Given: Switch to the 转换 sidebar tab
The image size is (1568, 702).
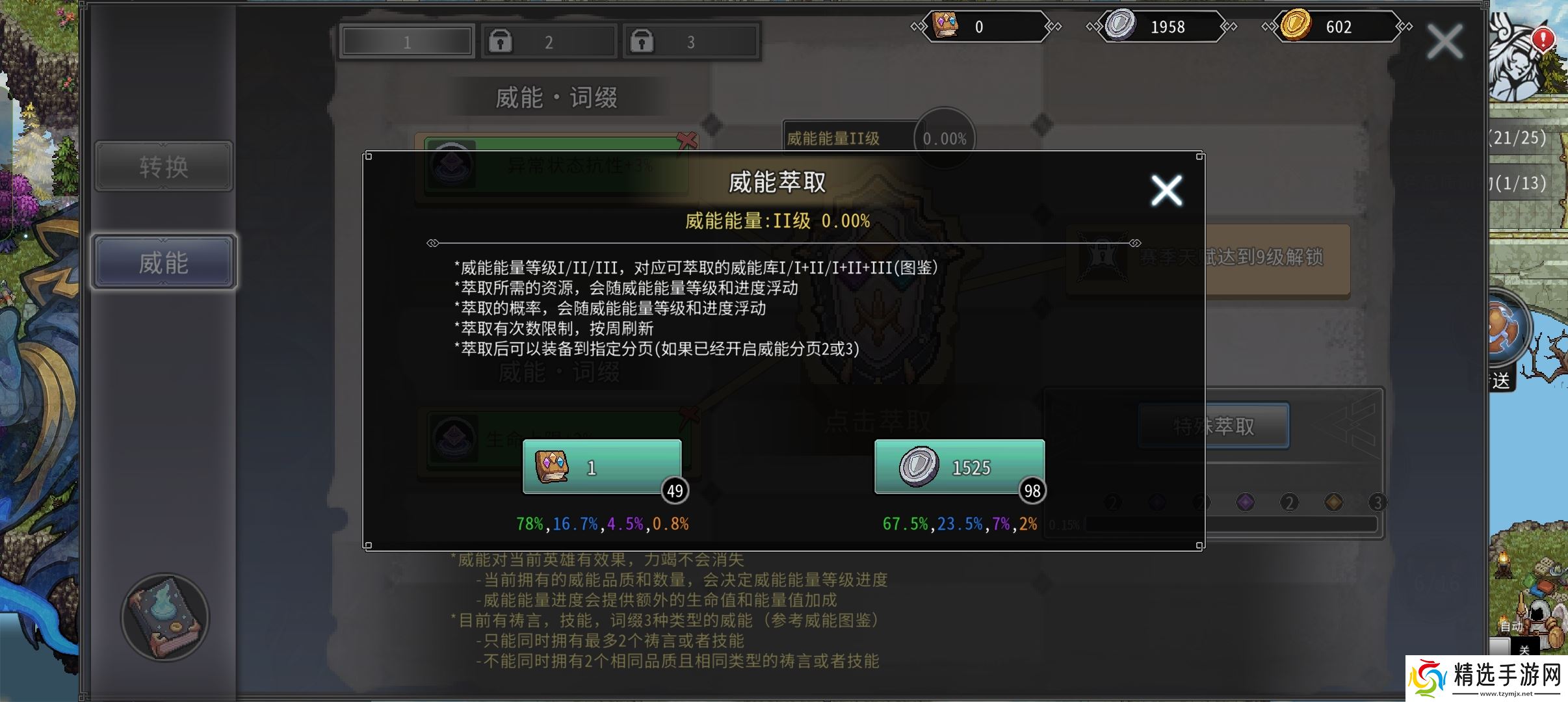Looking at the screenshot, I should pyautogui.click(x=163, y=166).
